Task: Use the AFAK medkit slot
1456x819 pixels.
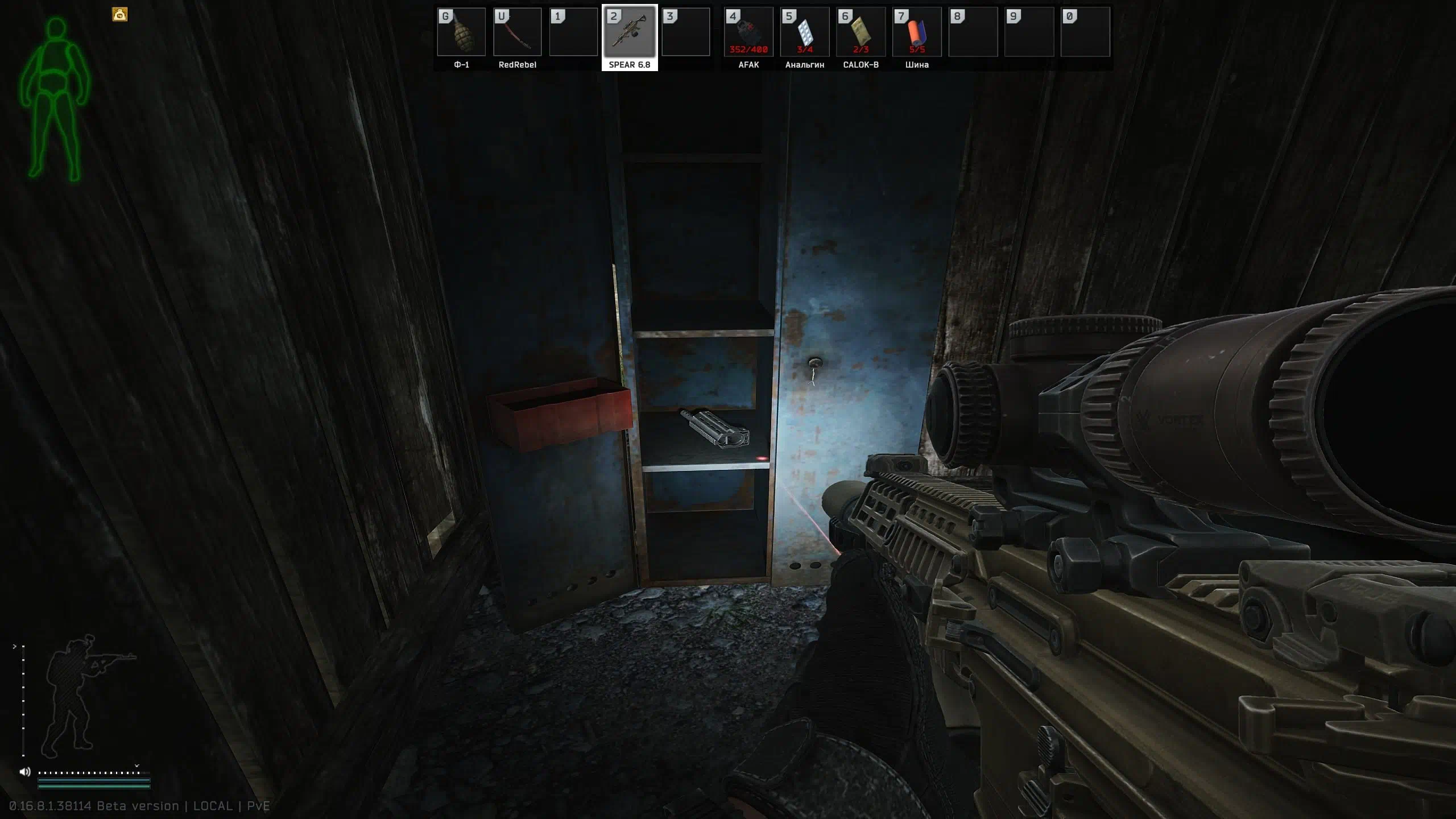Action: [x=748, y=32]
